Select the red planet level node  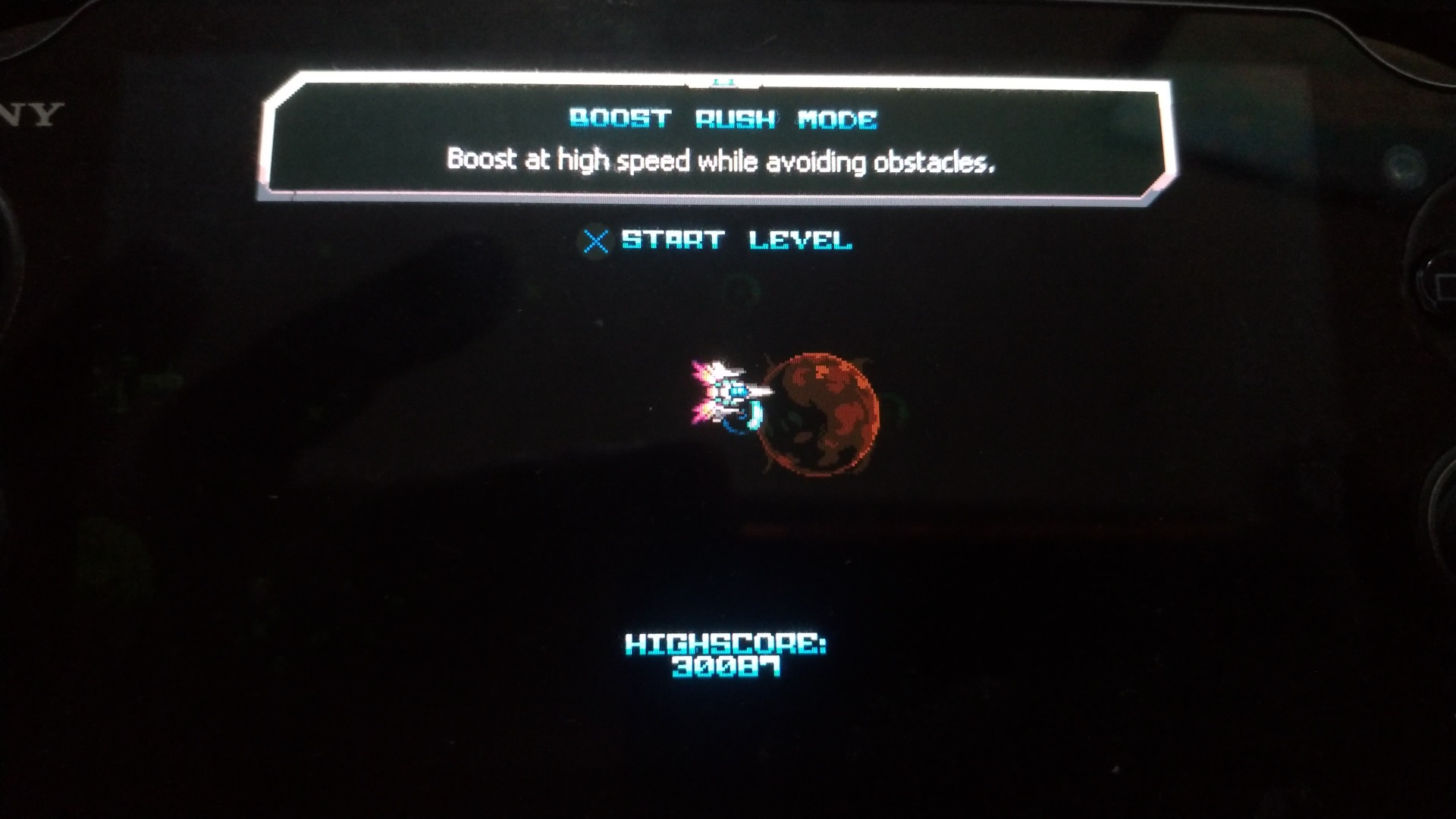tap(819, 413)
